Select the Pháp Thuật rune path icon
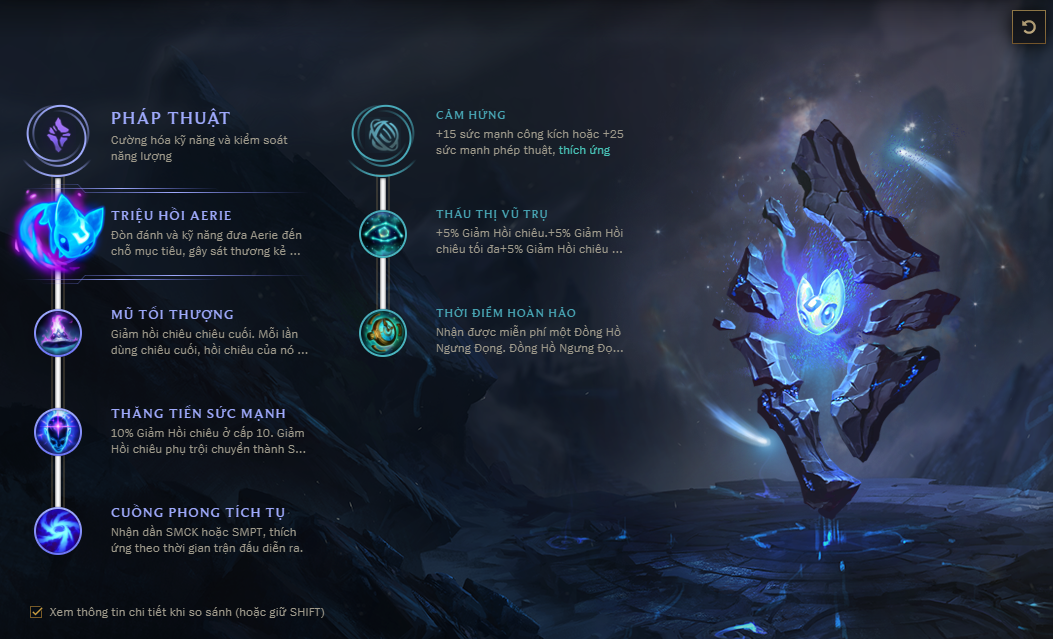 coord(59,131)
